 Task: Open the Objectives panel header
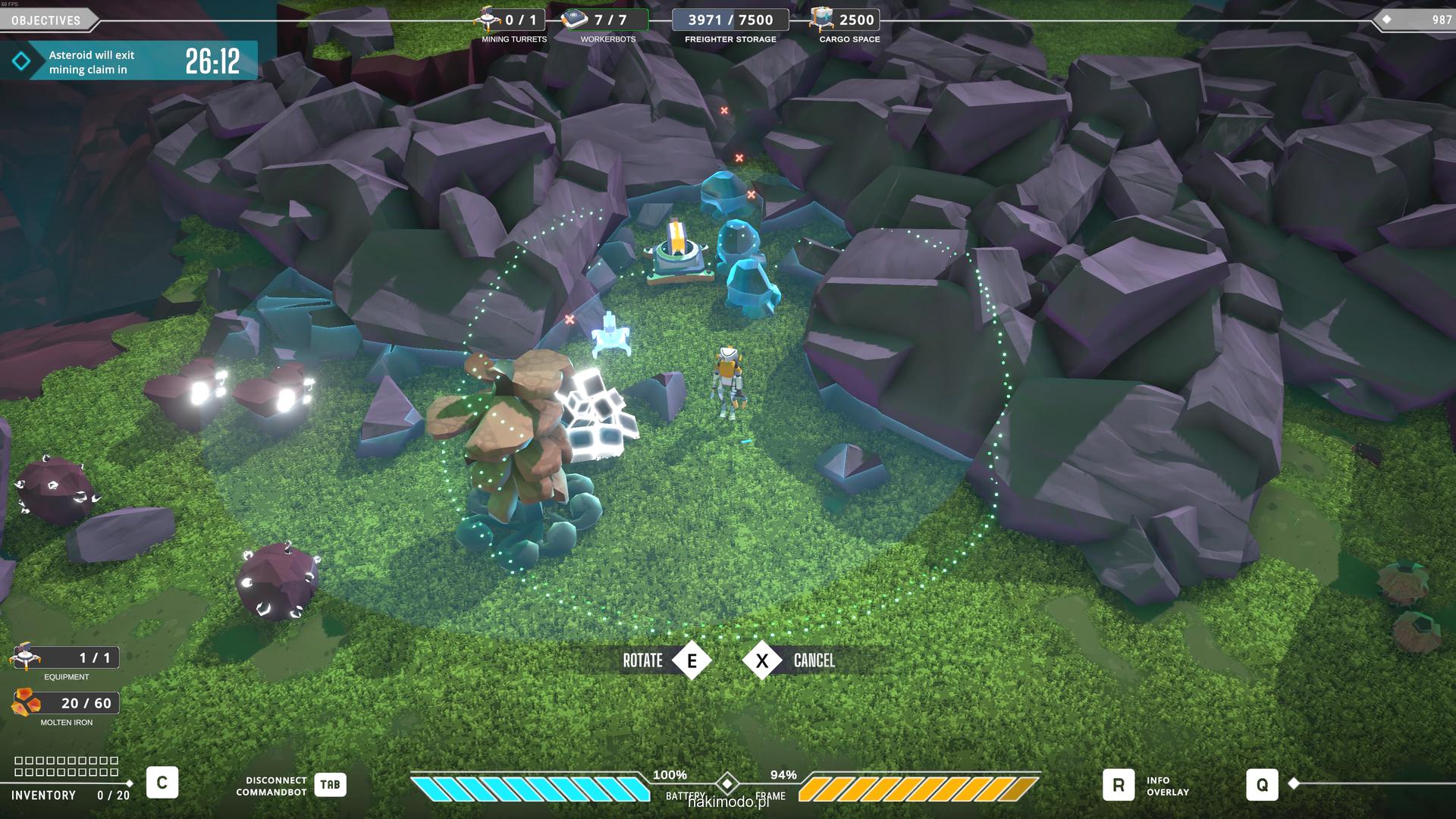46,20
